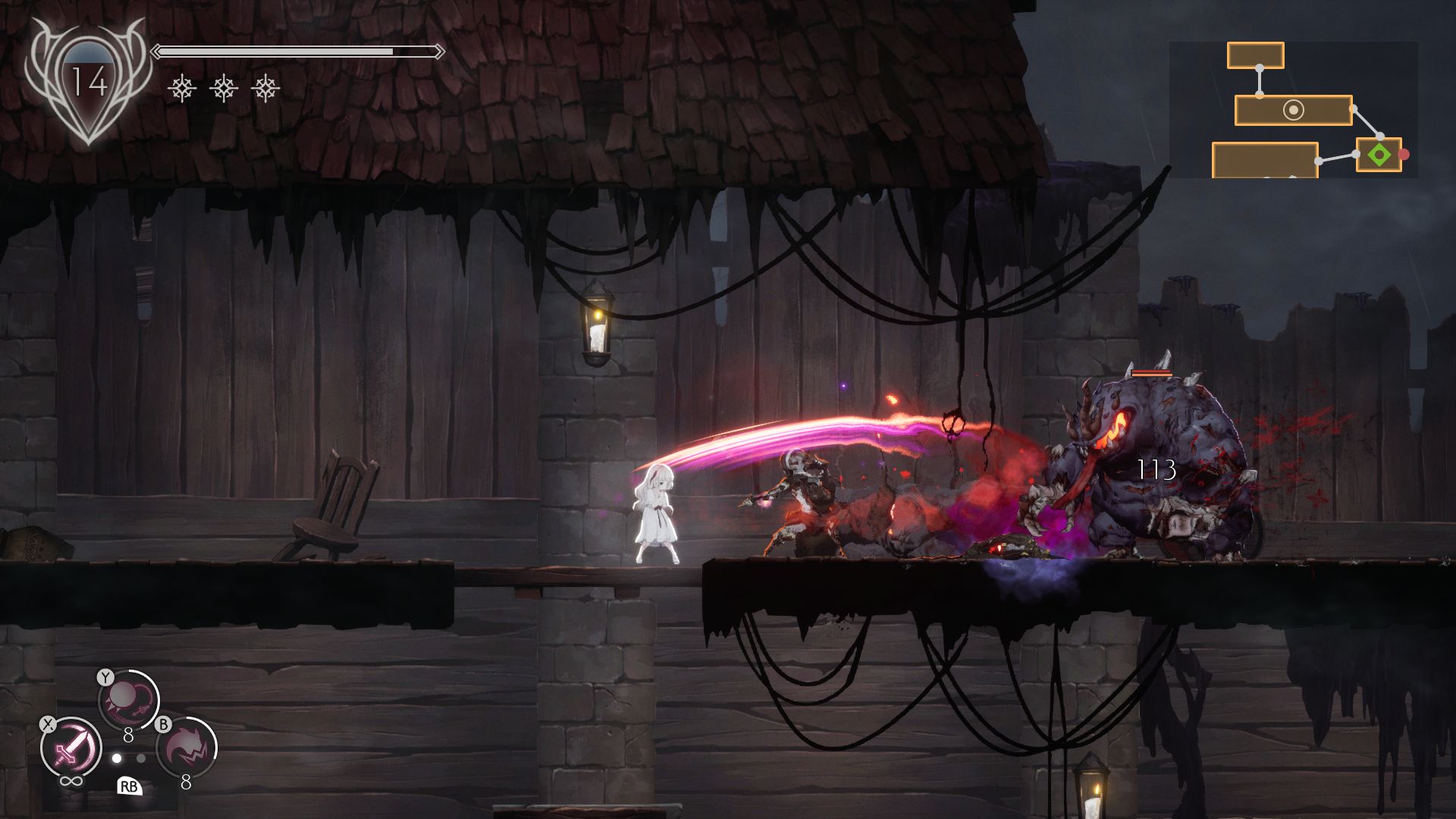Click the prayer emblem showing 14

click(x=88, y=81)
